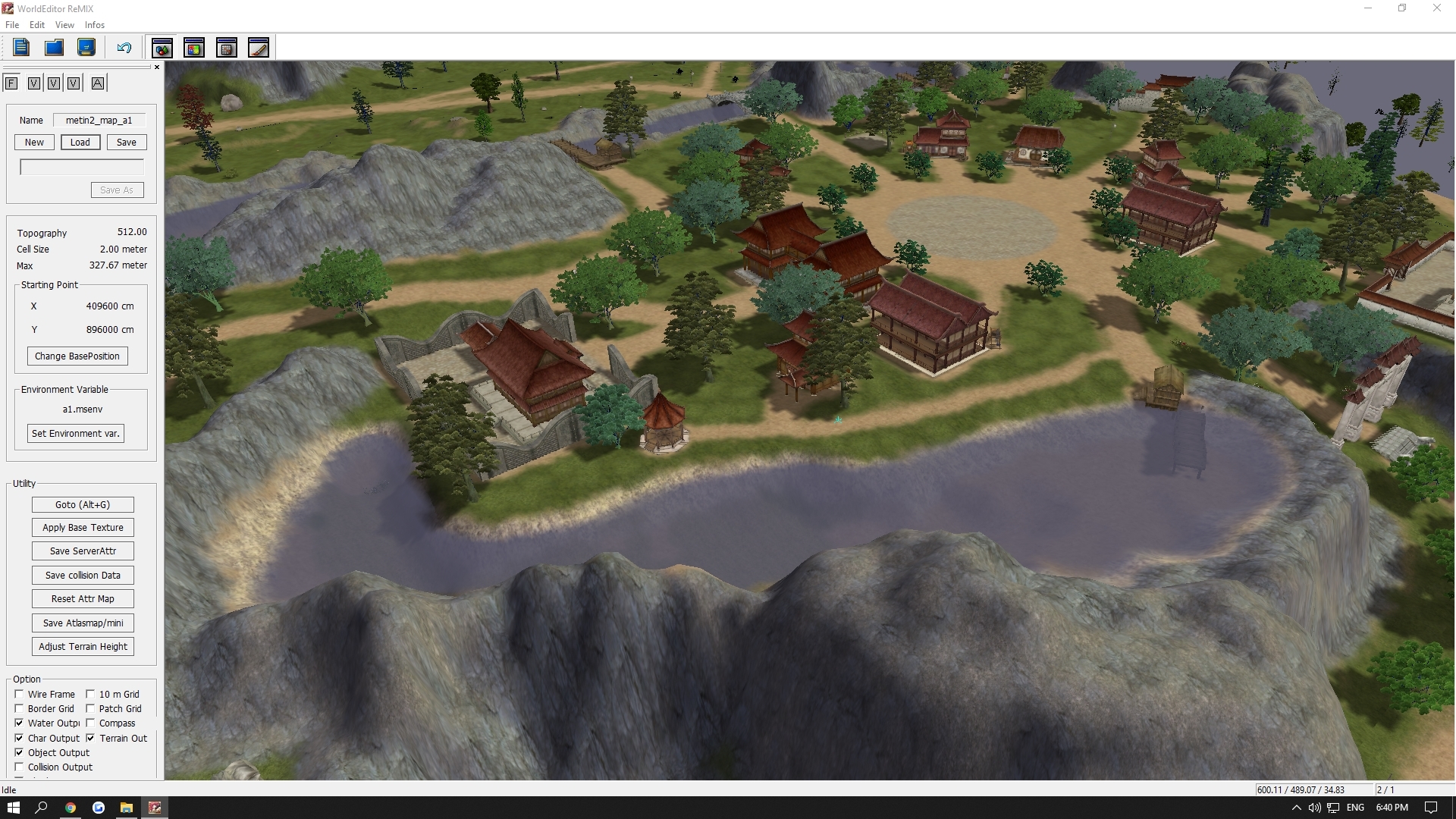Viewport: 1456px width, 819px height.
Task: Click the Change BasePosition button
Action: click(77, 356)
